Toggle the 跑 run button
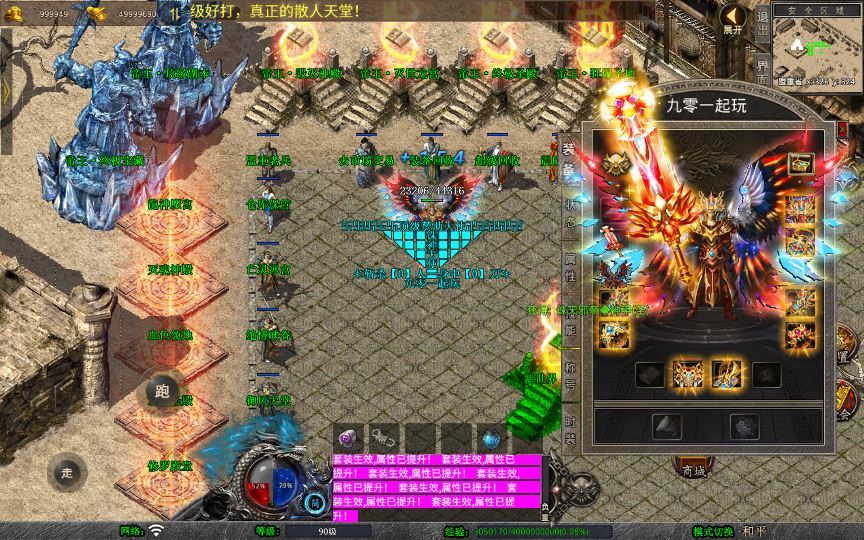The width and height of the screenshot is (864, 540). click(162, 391)
